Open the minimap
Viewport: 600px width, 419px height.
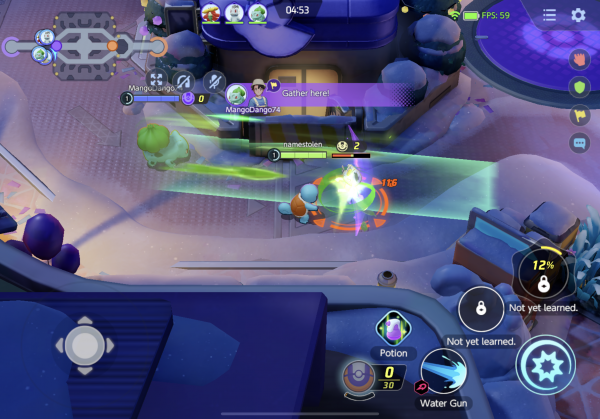[x=85, y=40]
